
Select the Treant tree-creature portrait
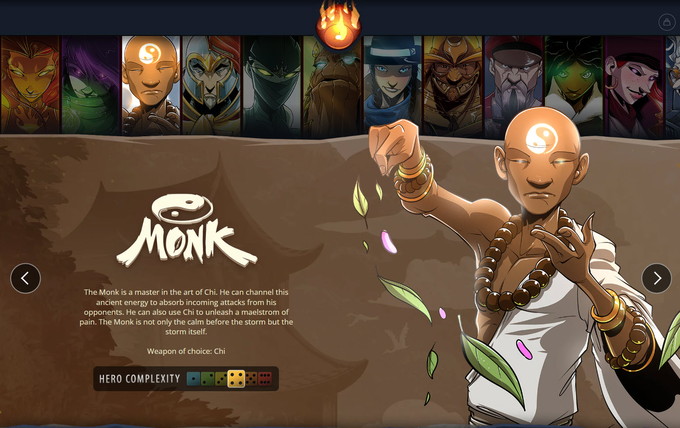332,85
